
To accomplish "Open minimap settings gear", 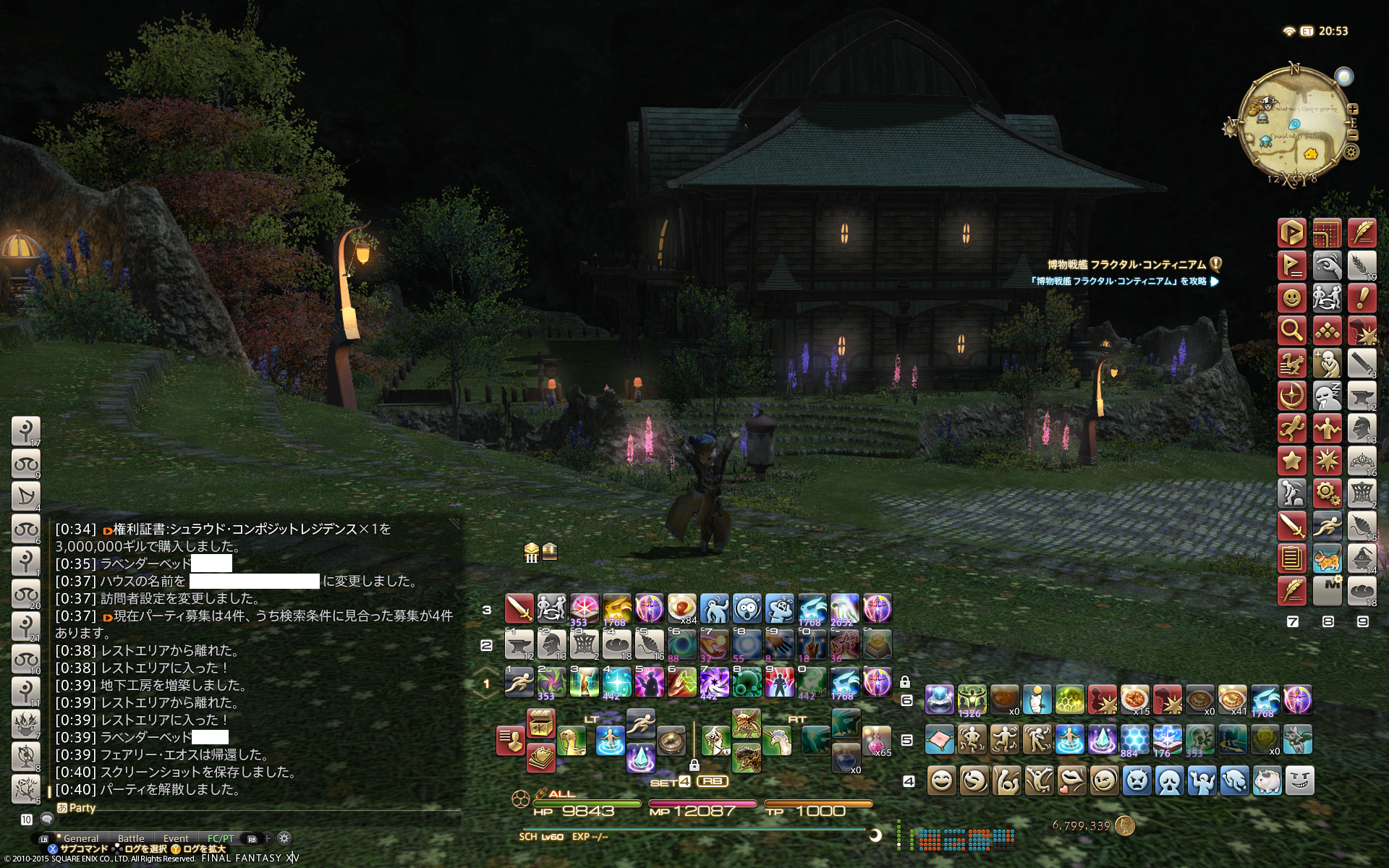I will point(1351,152).
